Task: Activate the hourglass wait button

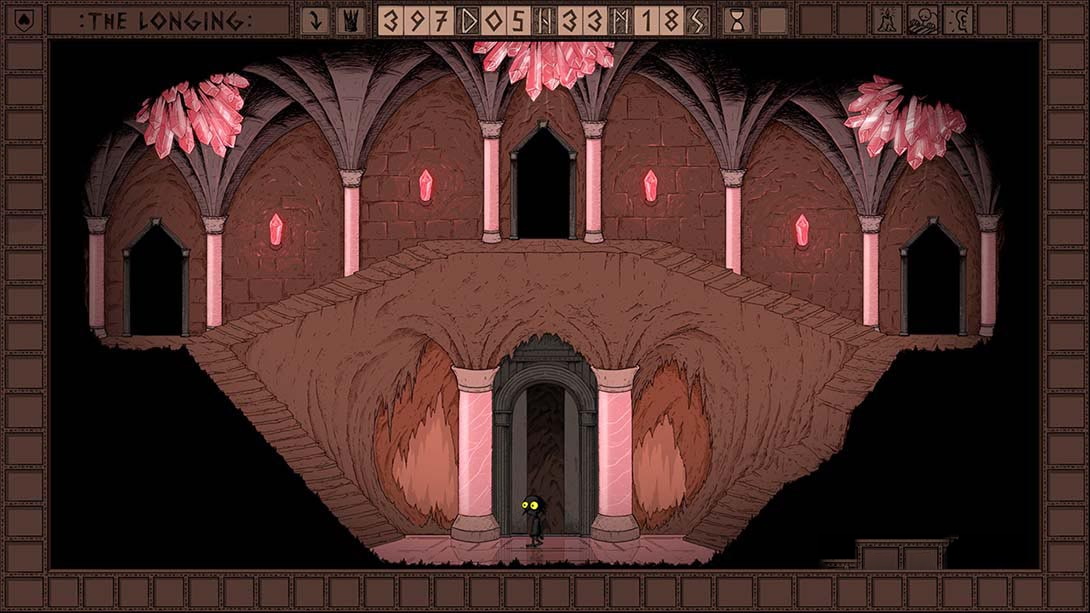Action: [738, 20]
